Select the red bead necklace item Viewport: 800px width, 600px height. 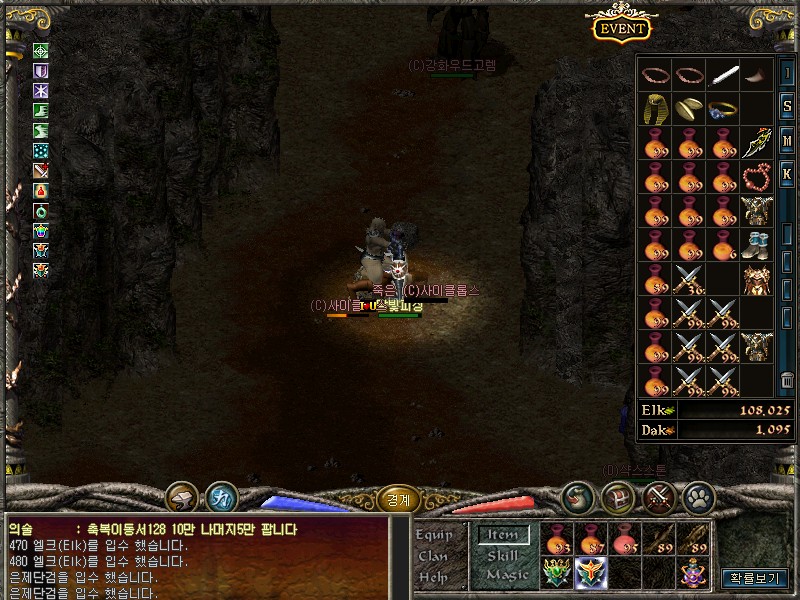(x=756, y=178)
